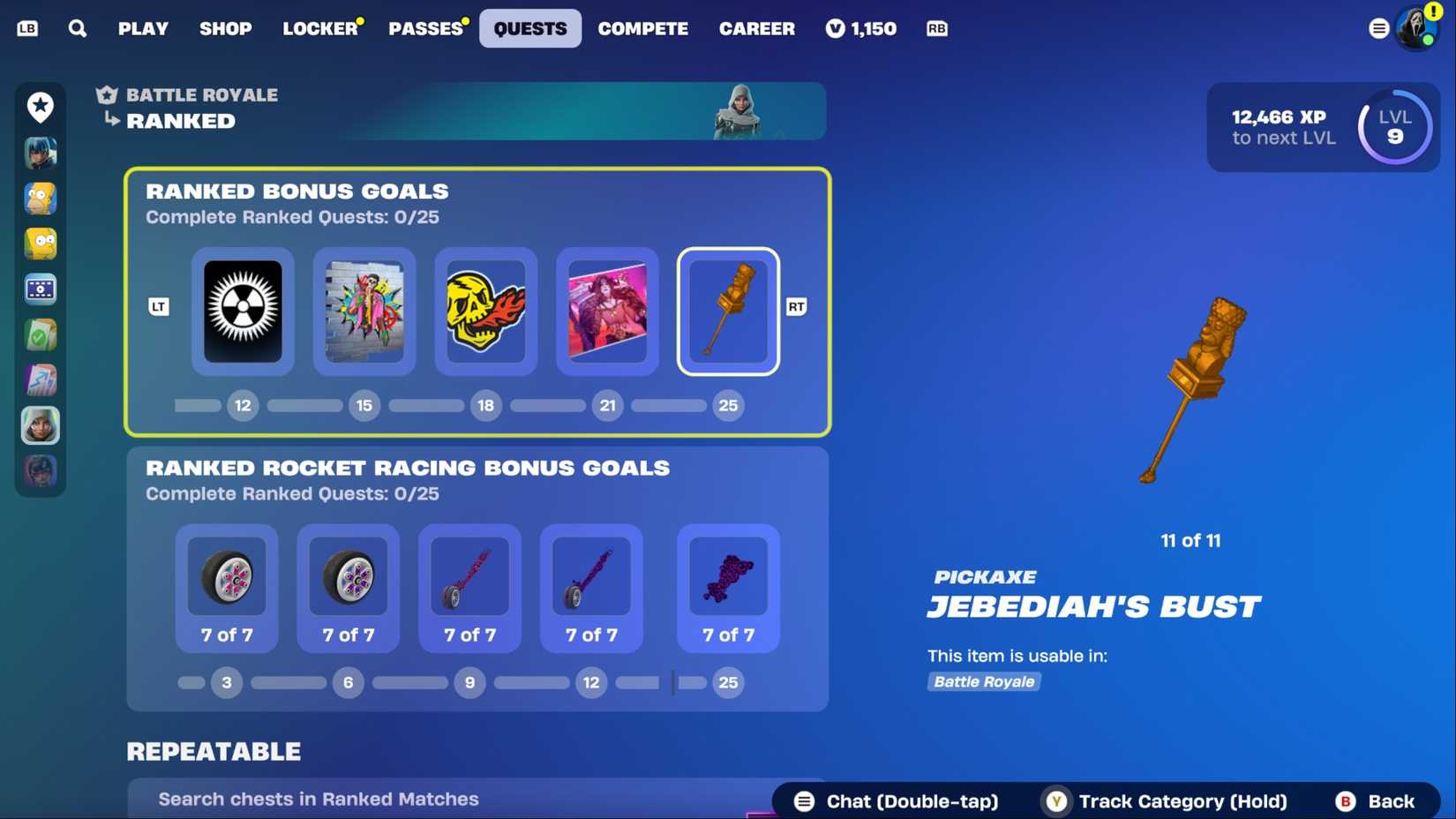Select the nuclear spray reward at 12 quests
Viewport: 1456px width, 819px height.
pyautogui.click(x=243, y=311)
